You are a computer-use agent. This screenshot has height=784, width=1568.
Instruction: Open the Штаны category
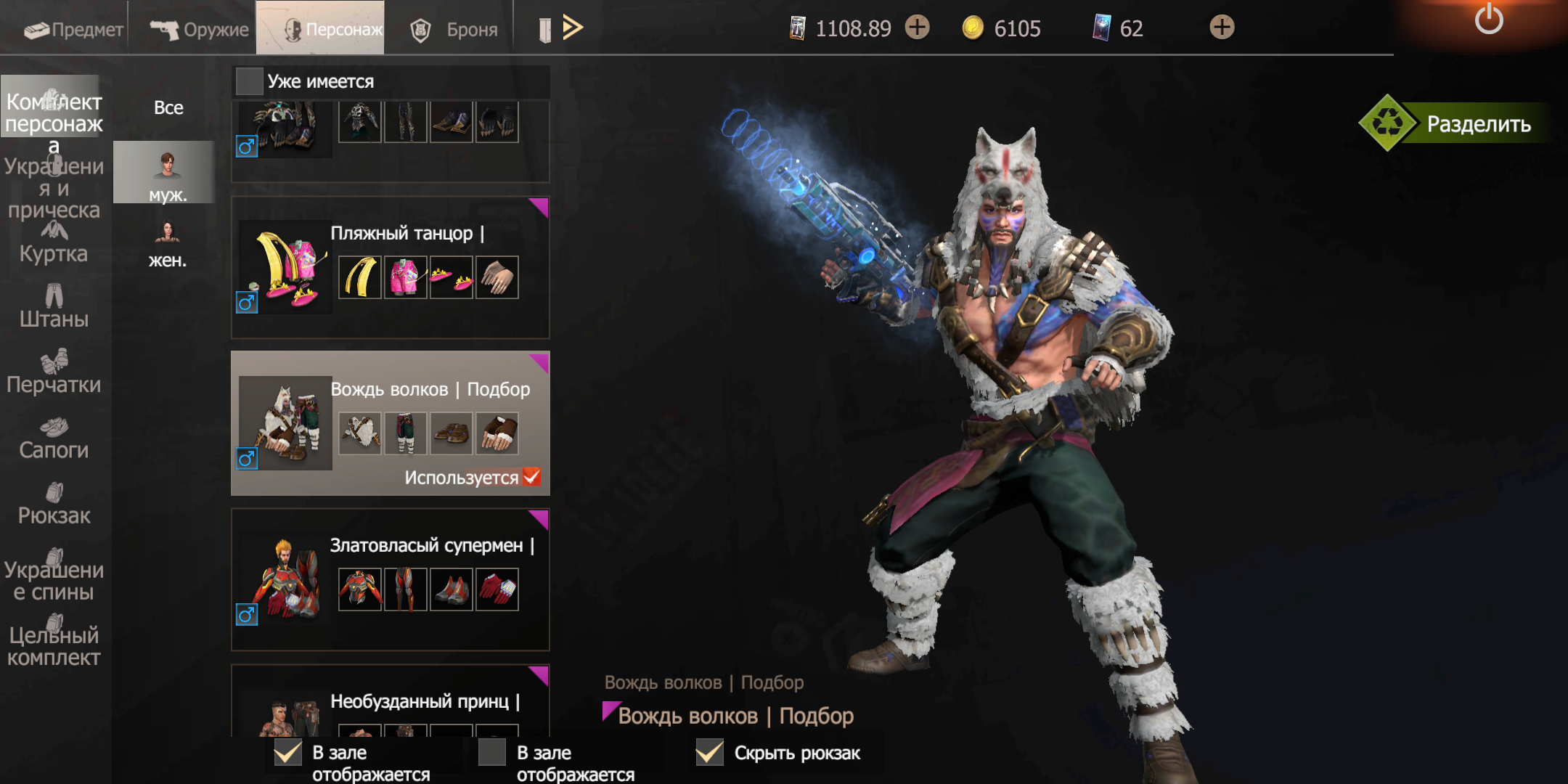pos(54,307)
